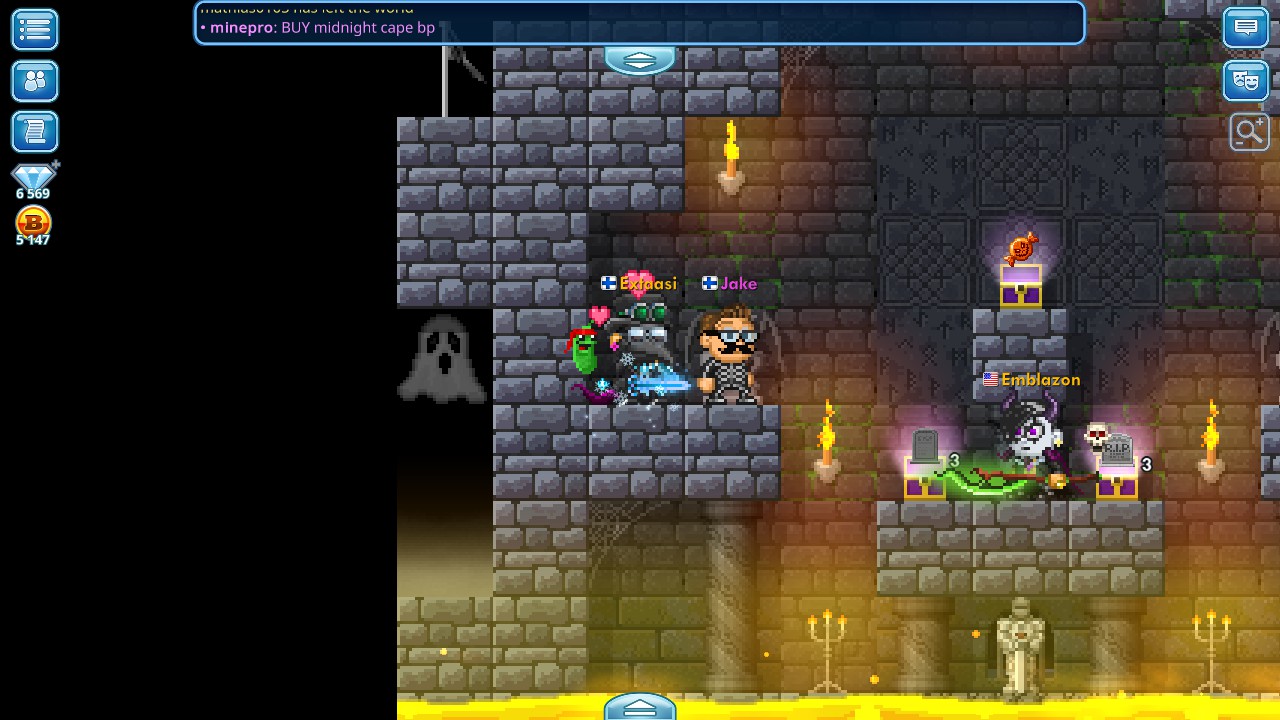Click the ghost decoration
The height and width of the screenshot is (720, 1280).
[443, 358]
